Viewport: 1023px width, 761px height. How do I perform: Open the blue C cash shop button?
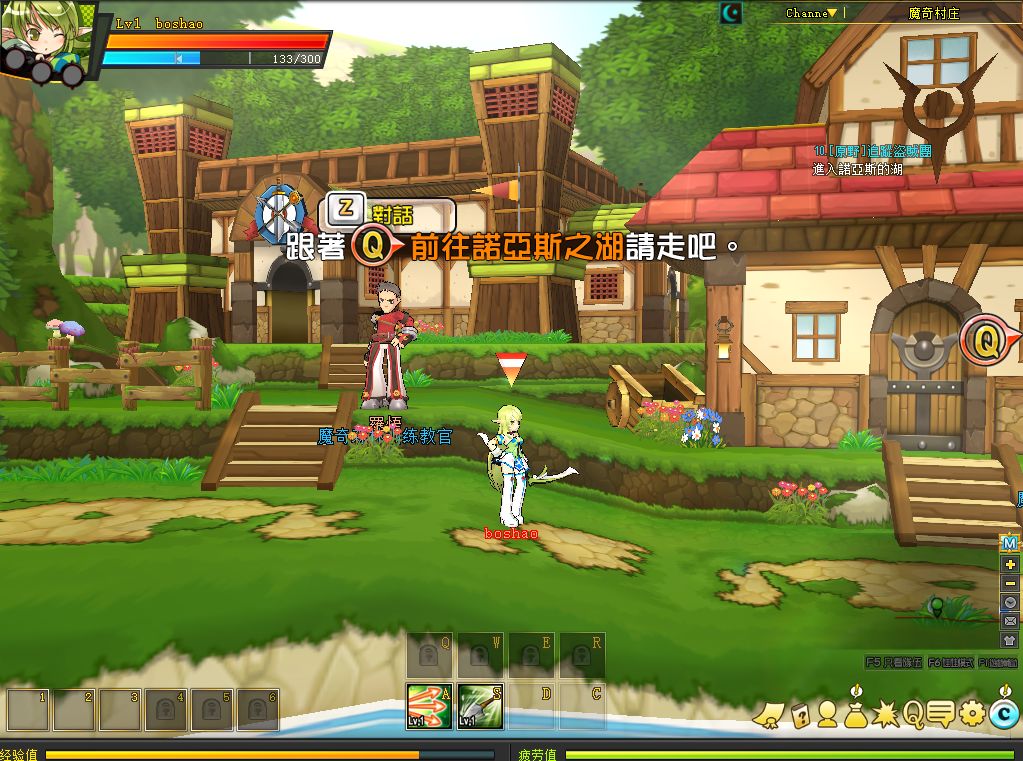pos(1003,713)
